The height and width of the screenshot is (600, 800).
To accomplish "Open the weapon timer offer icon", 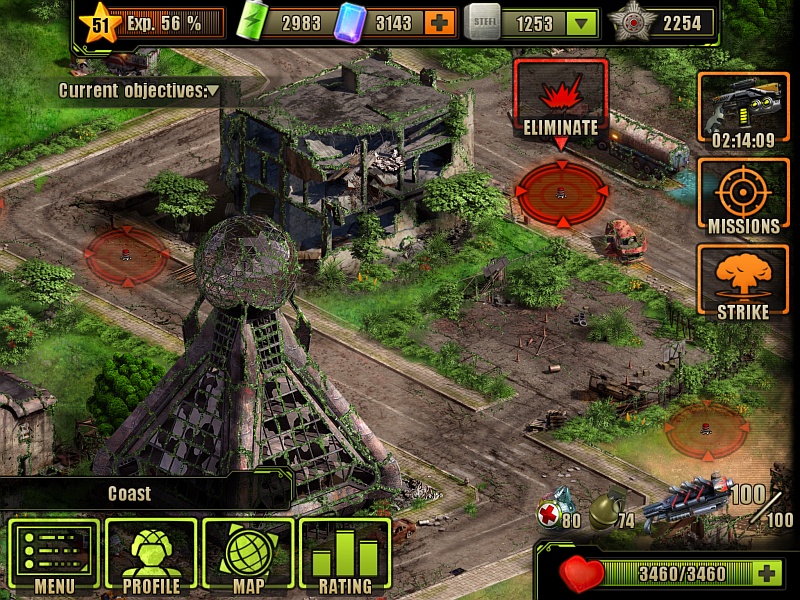I will [x=743, y=112].
